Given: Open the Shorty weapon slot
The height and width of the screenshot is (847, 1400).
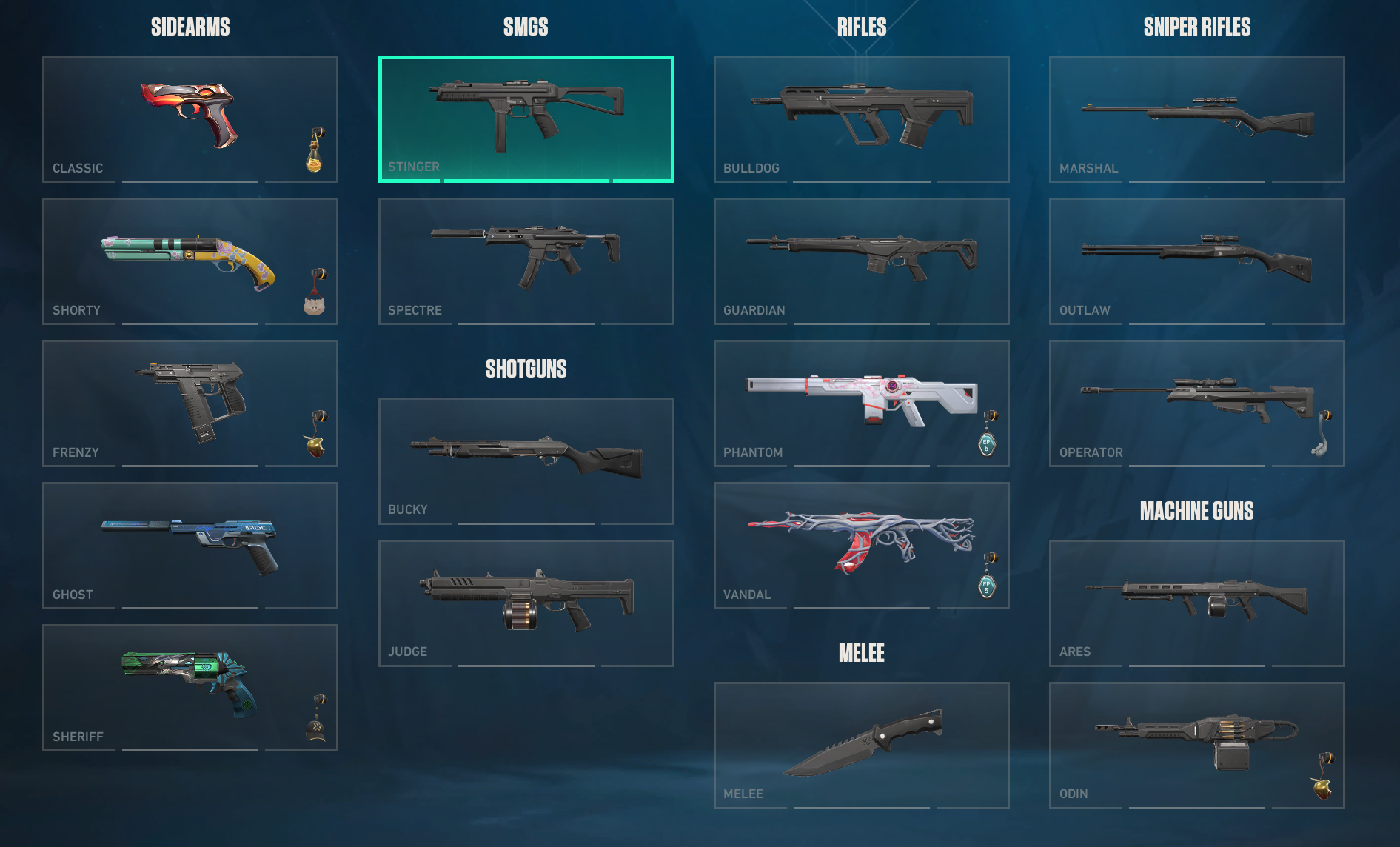Looking at the screenshot, I should 190,261.
